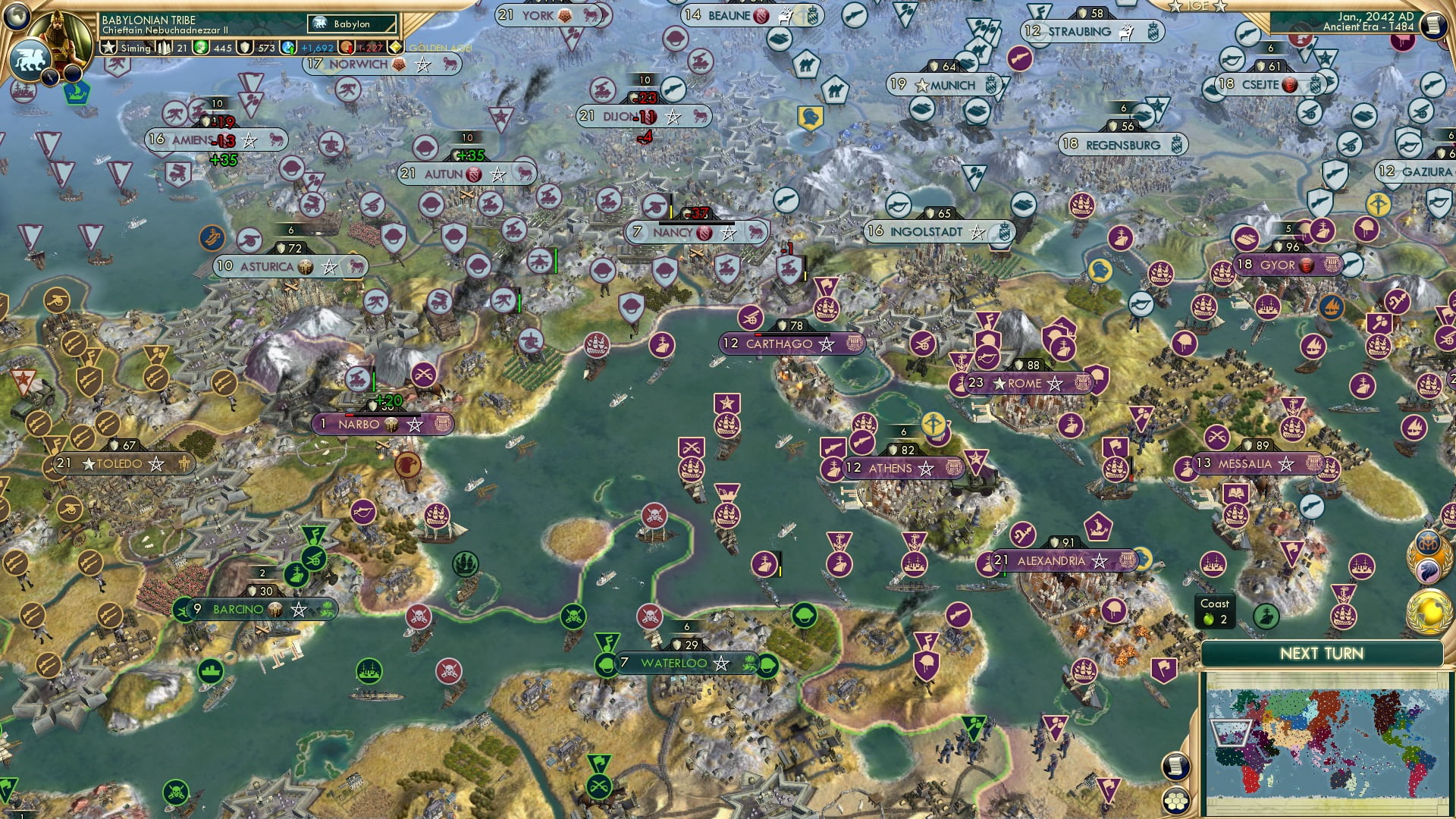Click the Babylon name banner at top
Image resolution: width=1456 pixels, height=819 pixels.
click(x=350, y=24)
